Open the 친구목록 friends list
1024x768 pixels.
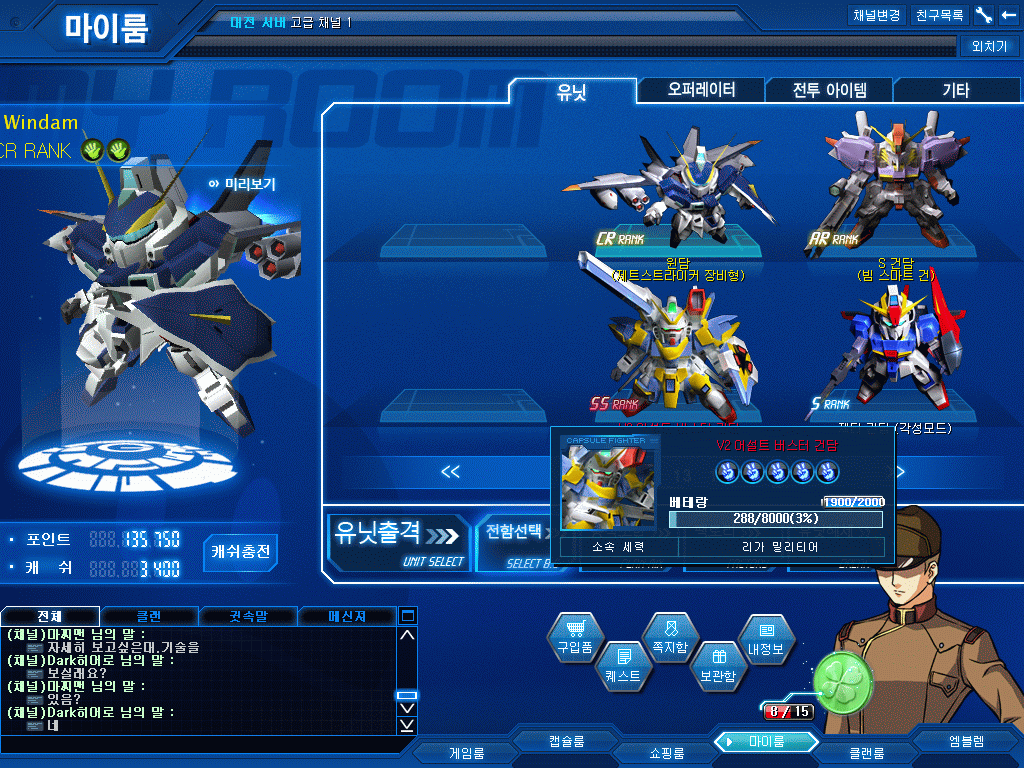point(939,16)
